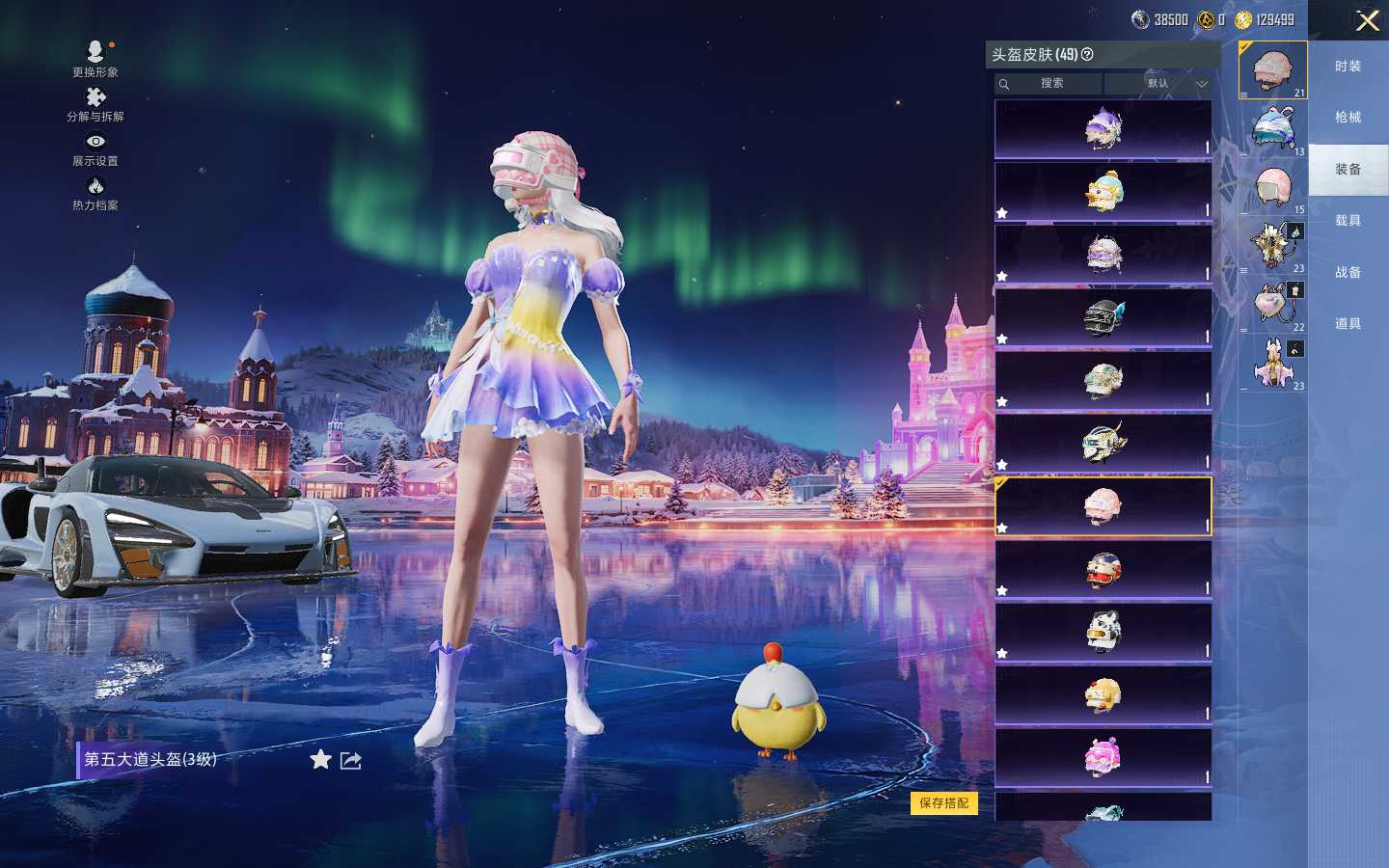Open 更换形象 character change

pyautogui.click(x=95, y=57)
